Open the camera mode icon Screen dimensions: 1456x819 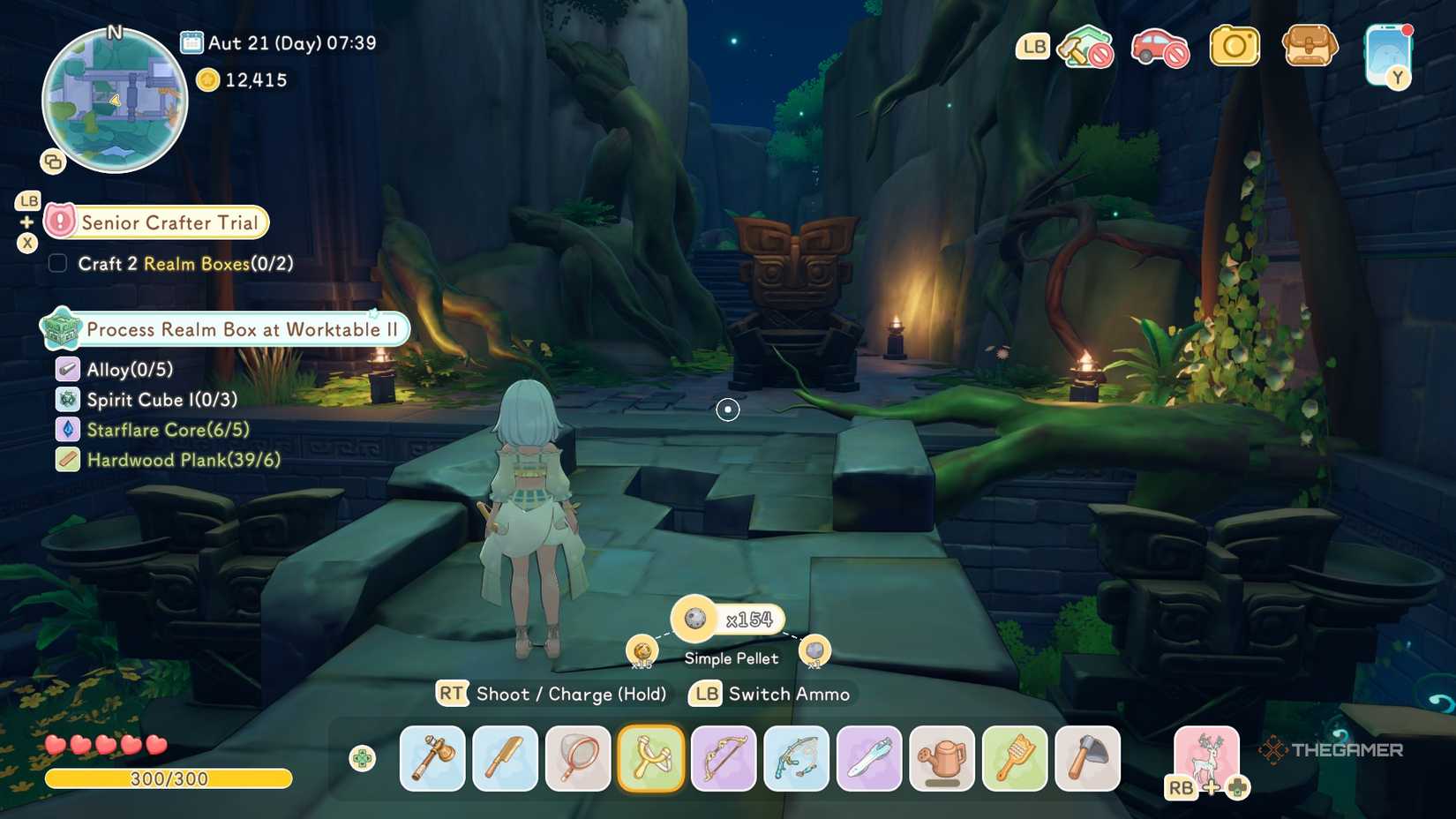tap(1235, 46)
